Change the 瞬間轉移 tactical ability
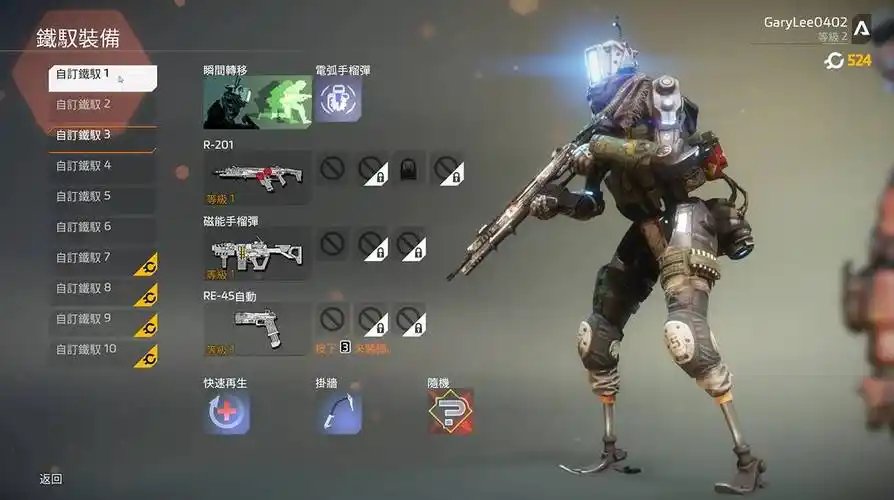 [x=257, y=102]
